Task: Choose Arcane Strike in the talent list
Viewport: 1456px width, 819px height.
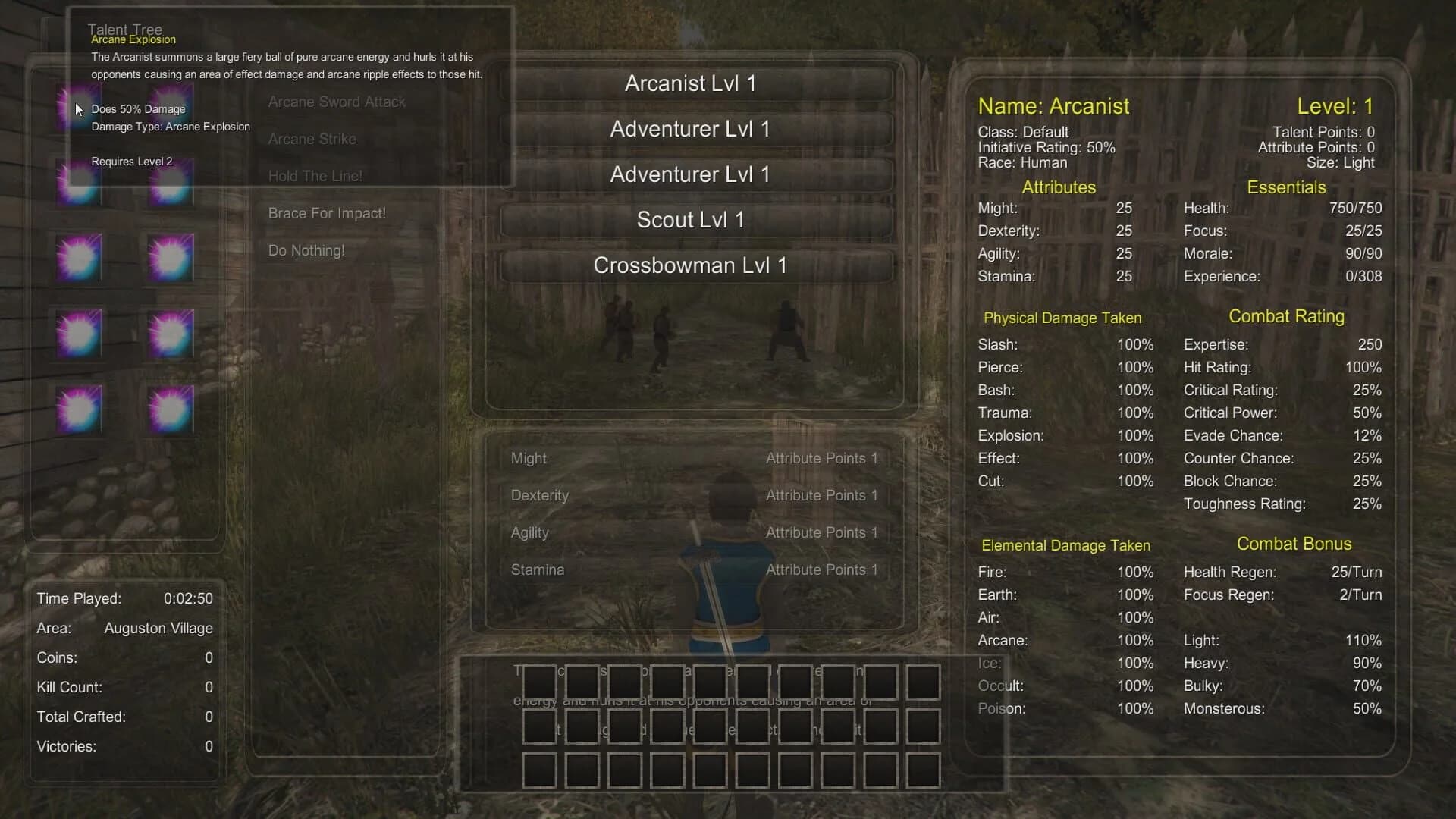Action: pos(312,139)
